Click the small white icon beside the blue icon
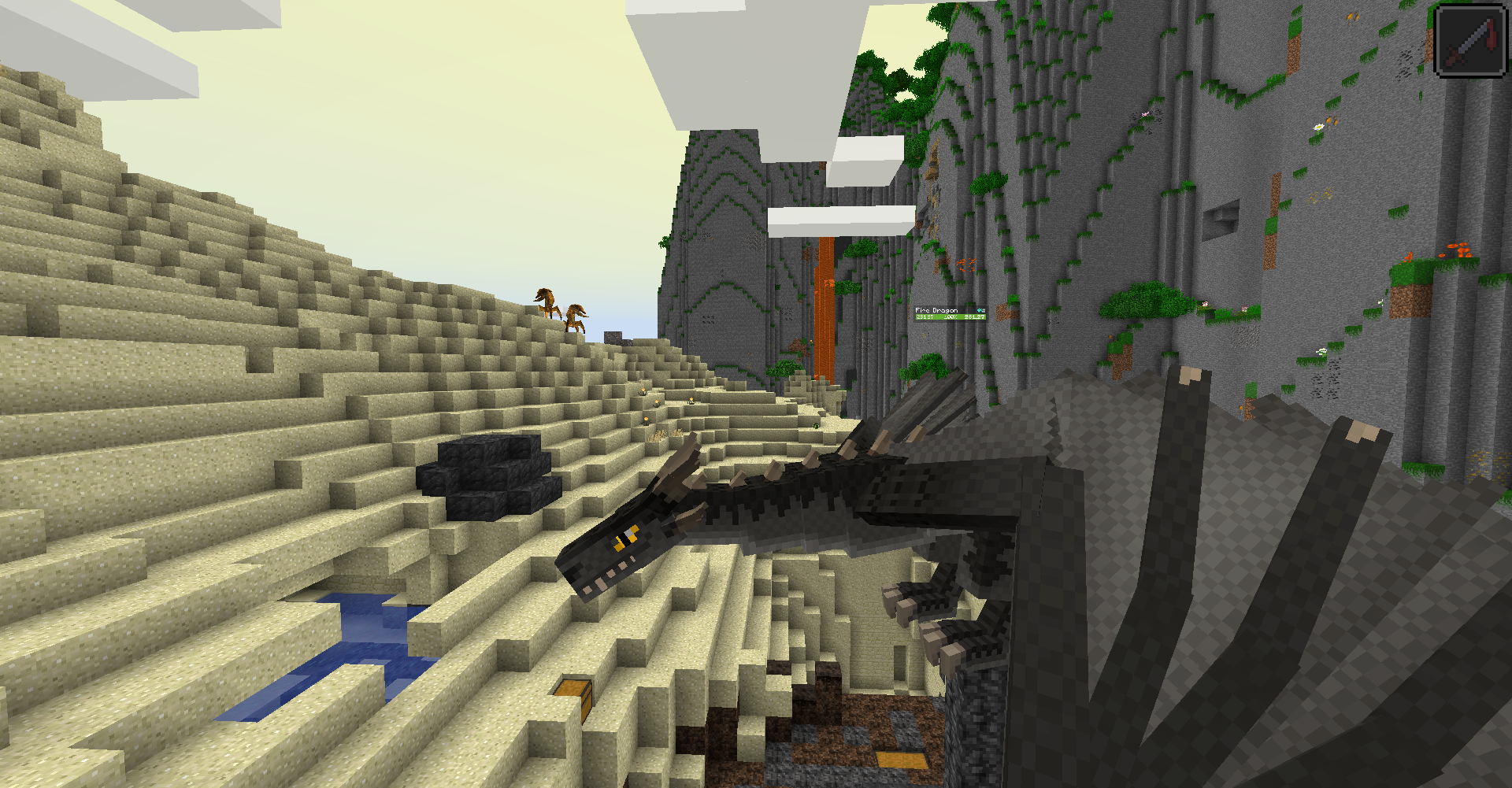Screen dimensions: 1512x788 [984, 310]
